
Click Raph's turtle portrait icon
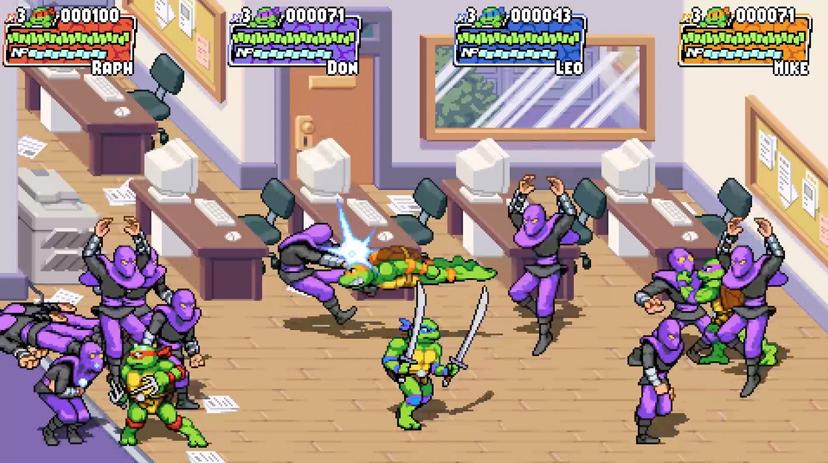click(43, 16)
